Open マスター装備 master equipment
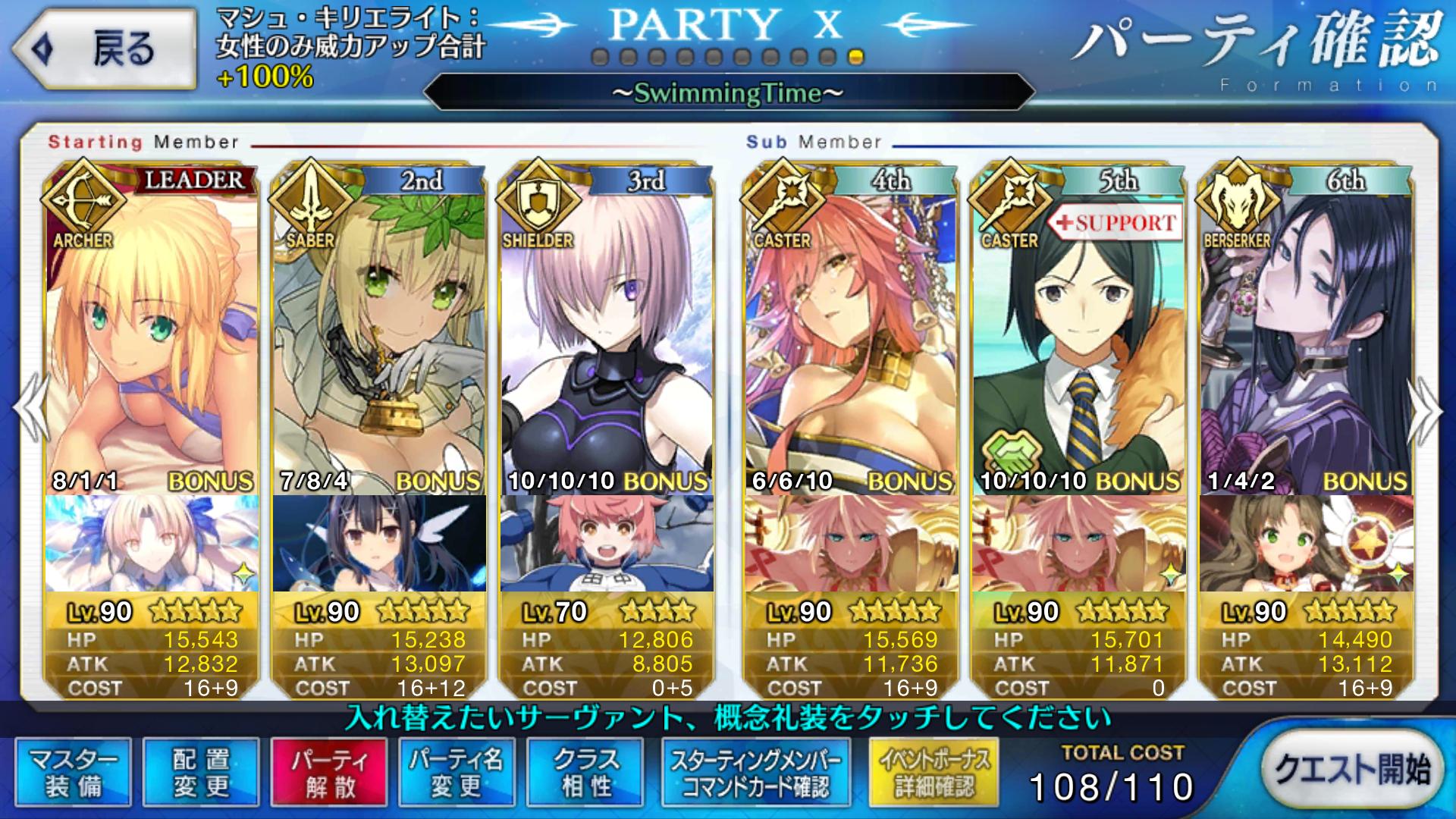The width and height of the screenshot is (1456, 819). pos(73,772)
